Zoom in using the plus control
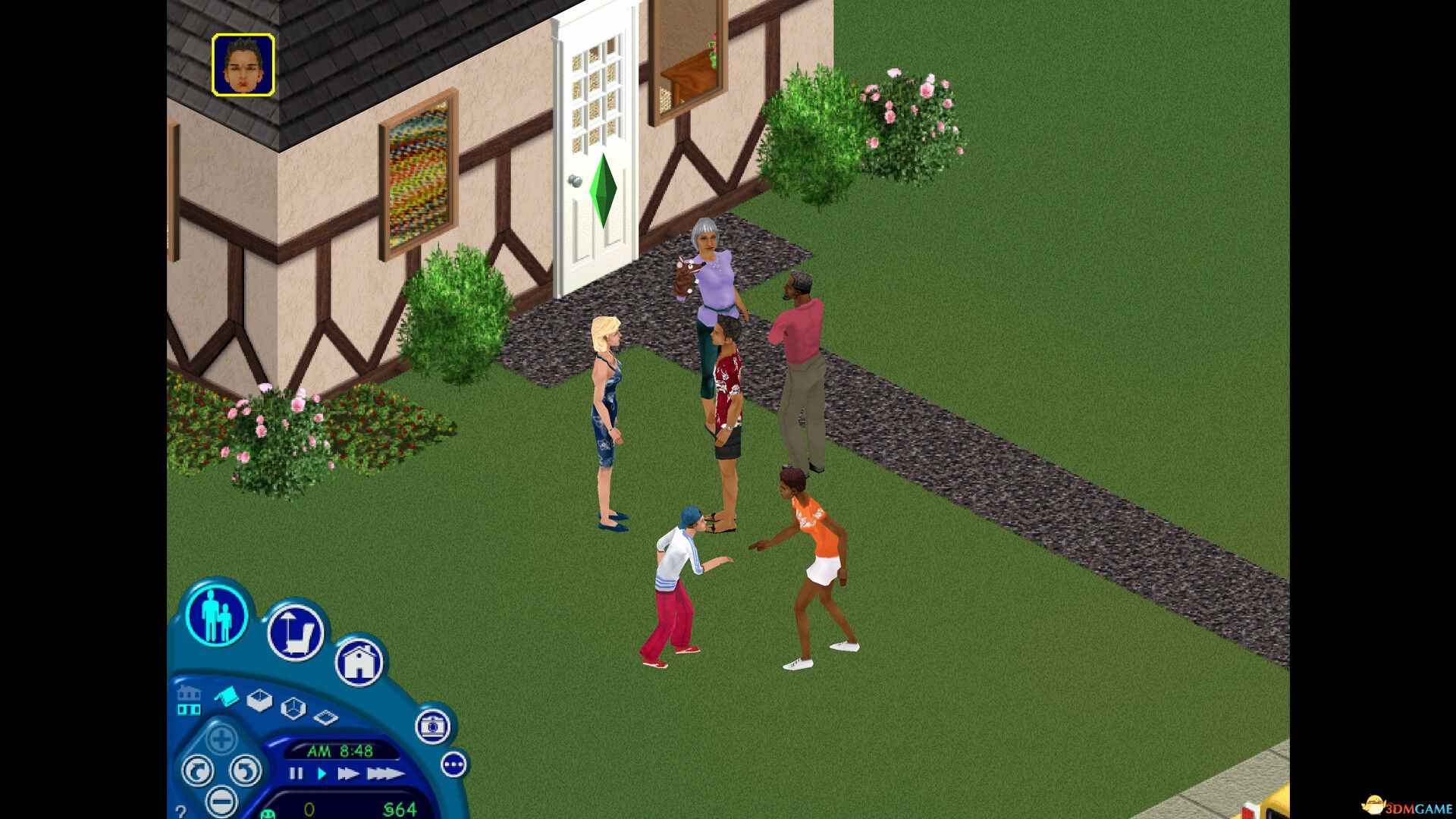 tap(221, 737)
